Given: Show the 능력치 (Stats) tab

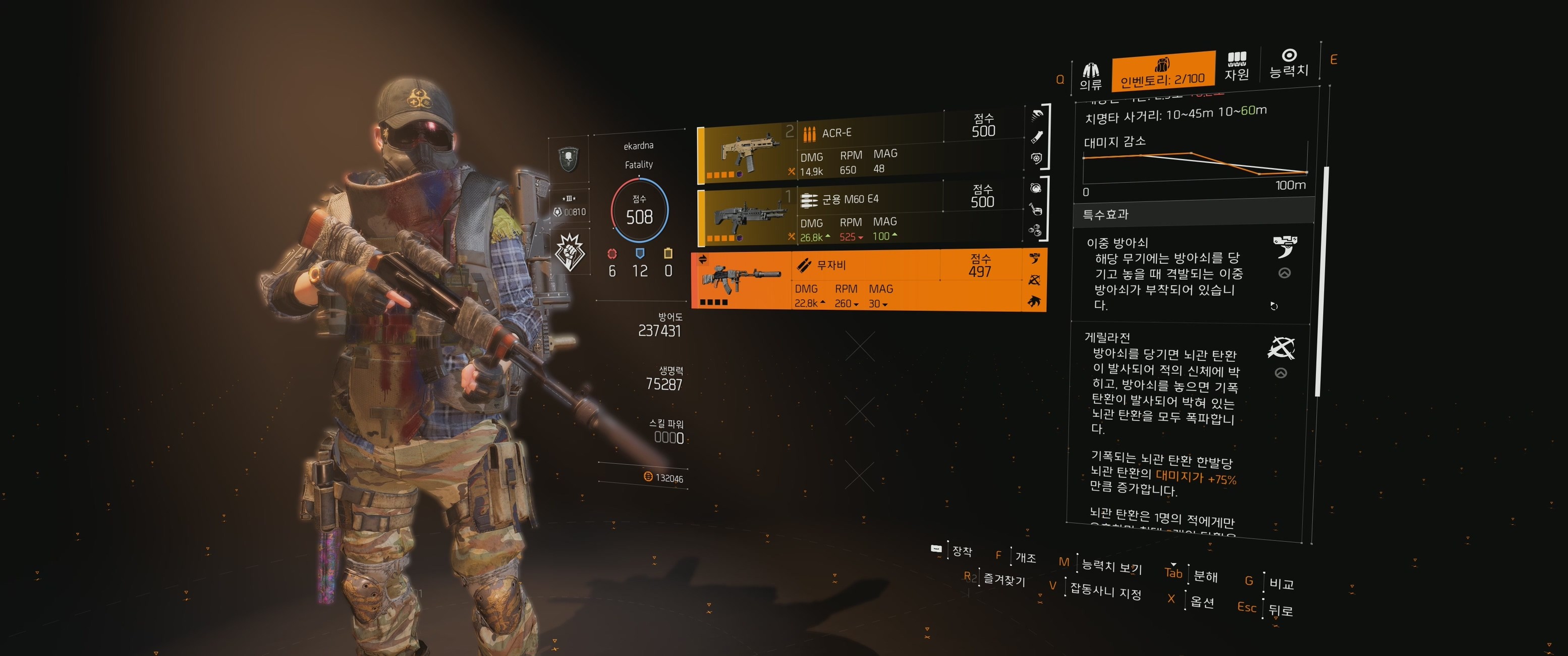Looking at the screenshot, I should pos(1289,64).
